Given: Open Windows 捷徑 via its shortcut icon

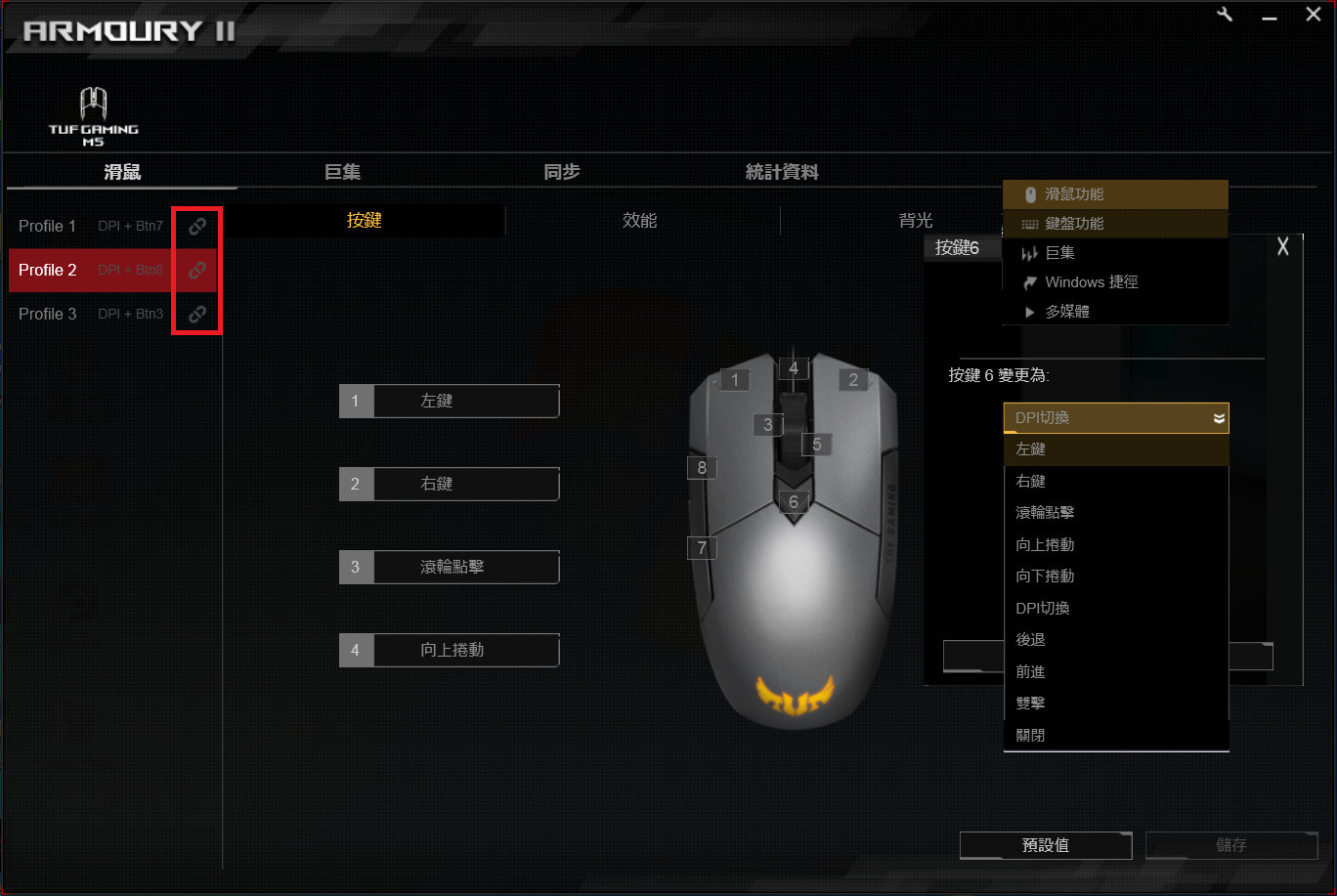Looking at the screenshot, I should point(1030,282).
